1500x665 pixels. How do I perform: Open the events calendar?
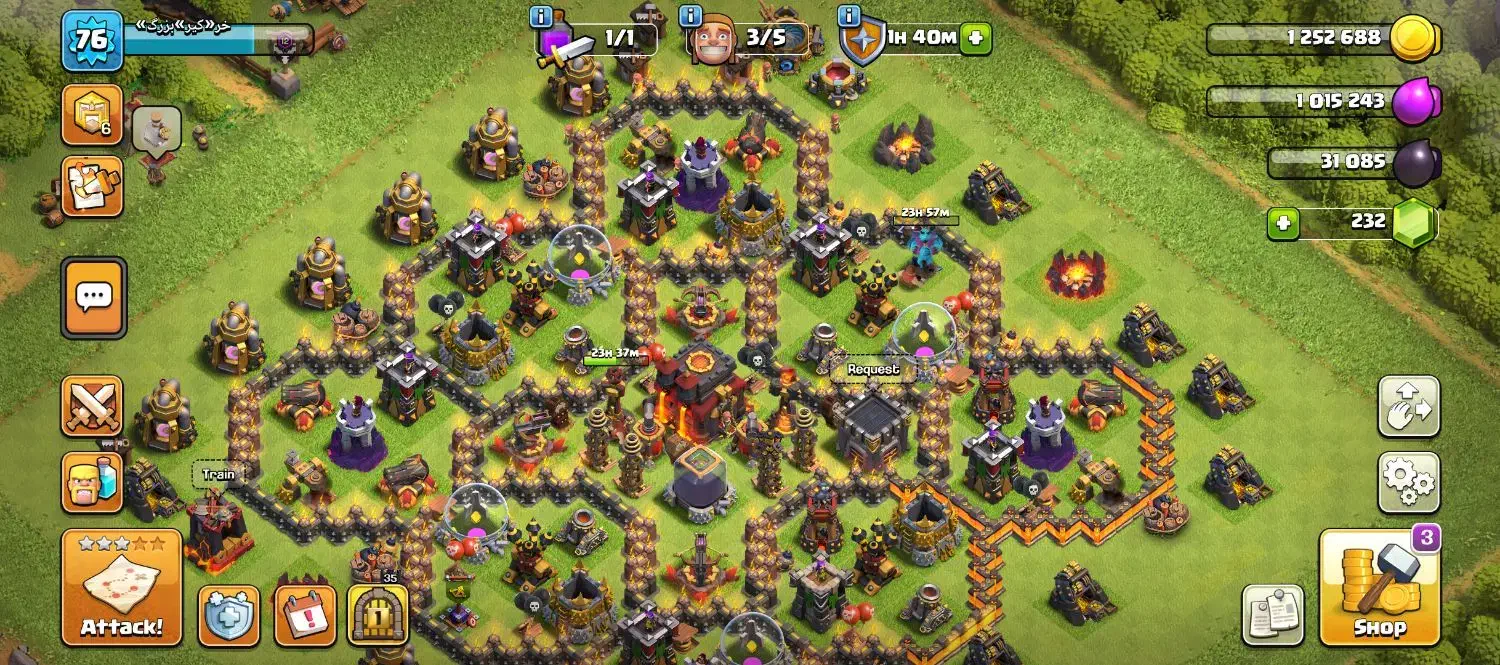point(304,614)
